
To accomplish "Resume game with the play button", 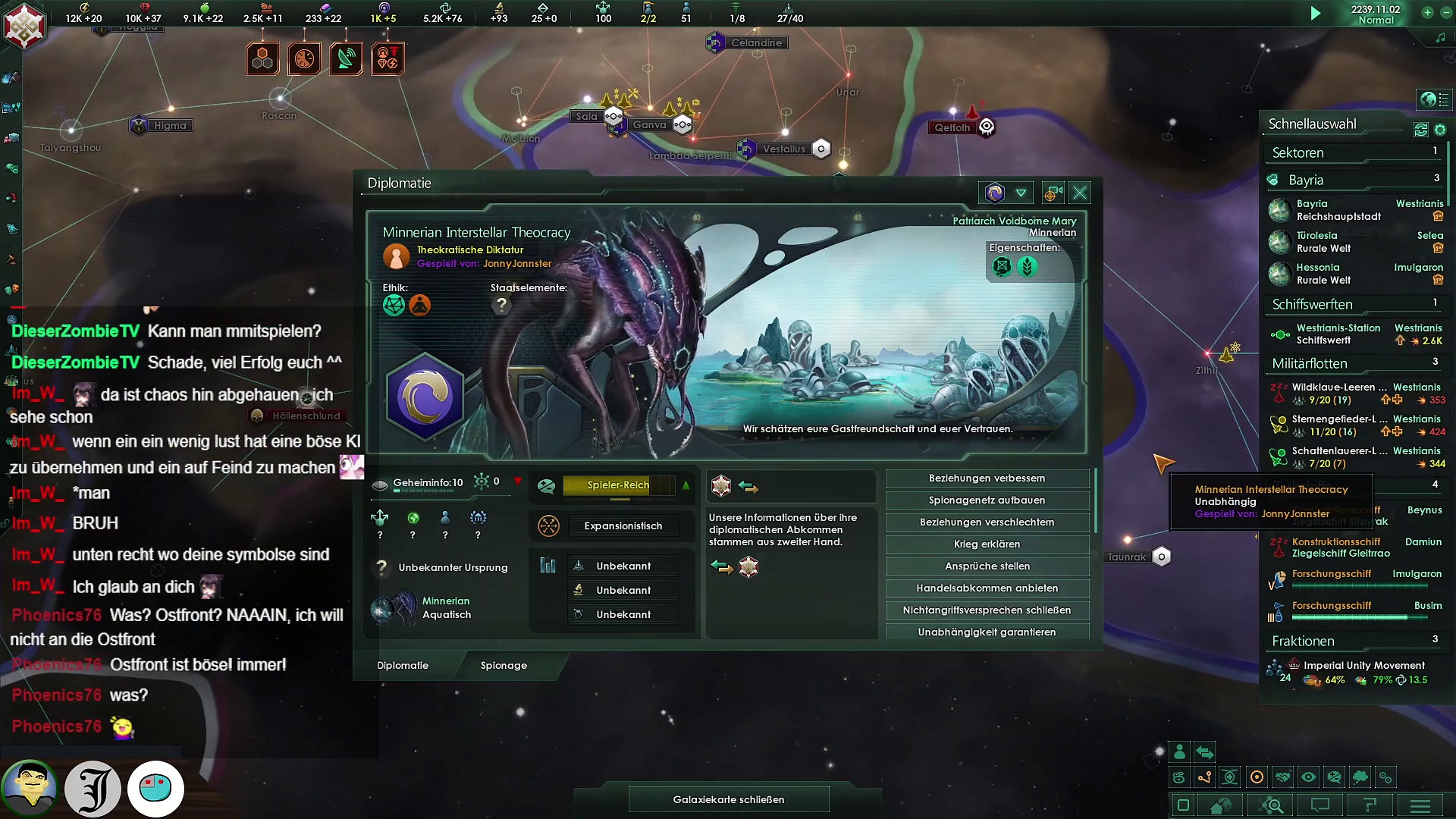I will point(1316,14).
